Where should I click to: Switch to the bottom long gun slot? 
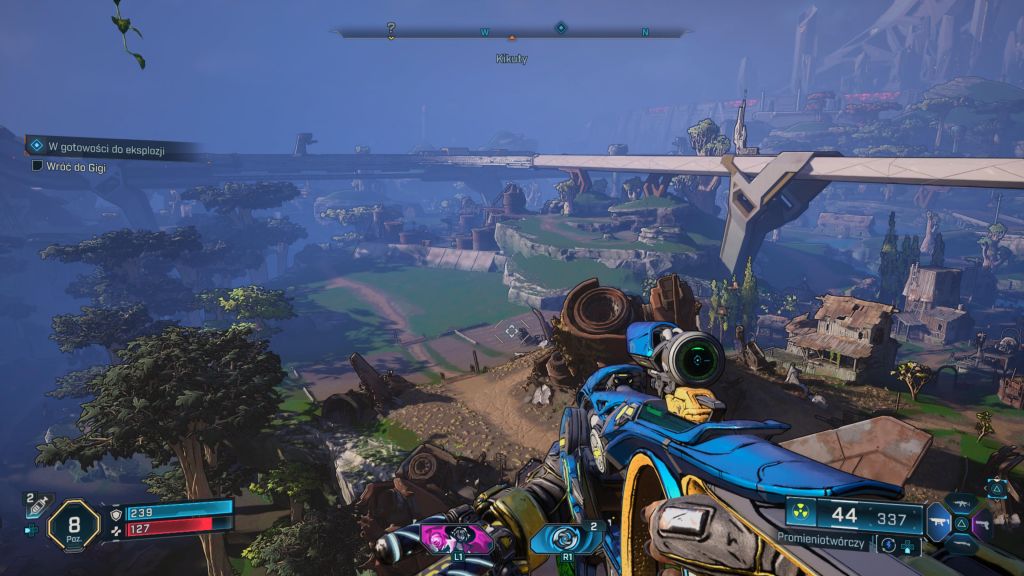(963, 544)
